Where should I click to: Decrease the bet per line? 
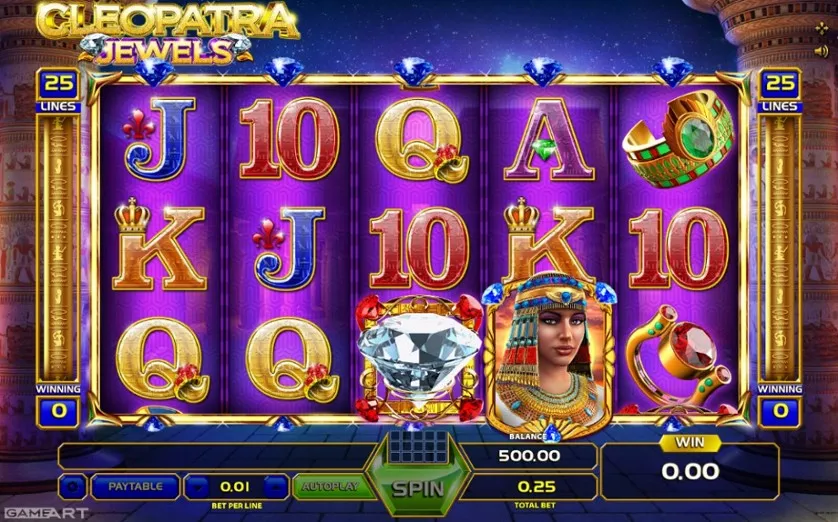coord(197,487)
